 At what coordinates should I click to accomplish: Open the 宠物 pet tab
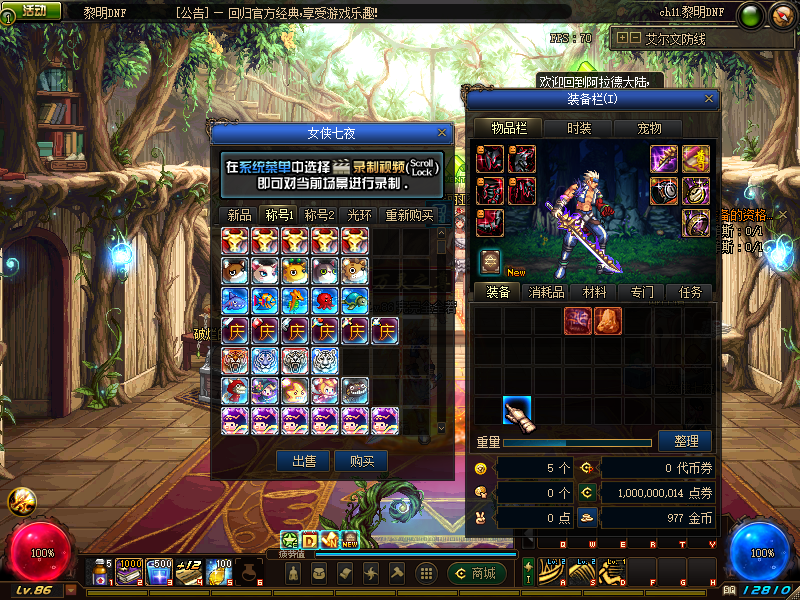click(x=650, y=128)
